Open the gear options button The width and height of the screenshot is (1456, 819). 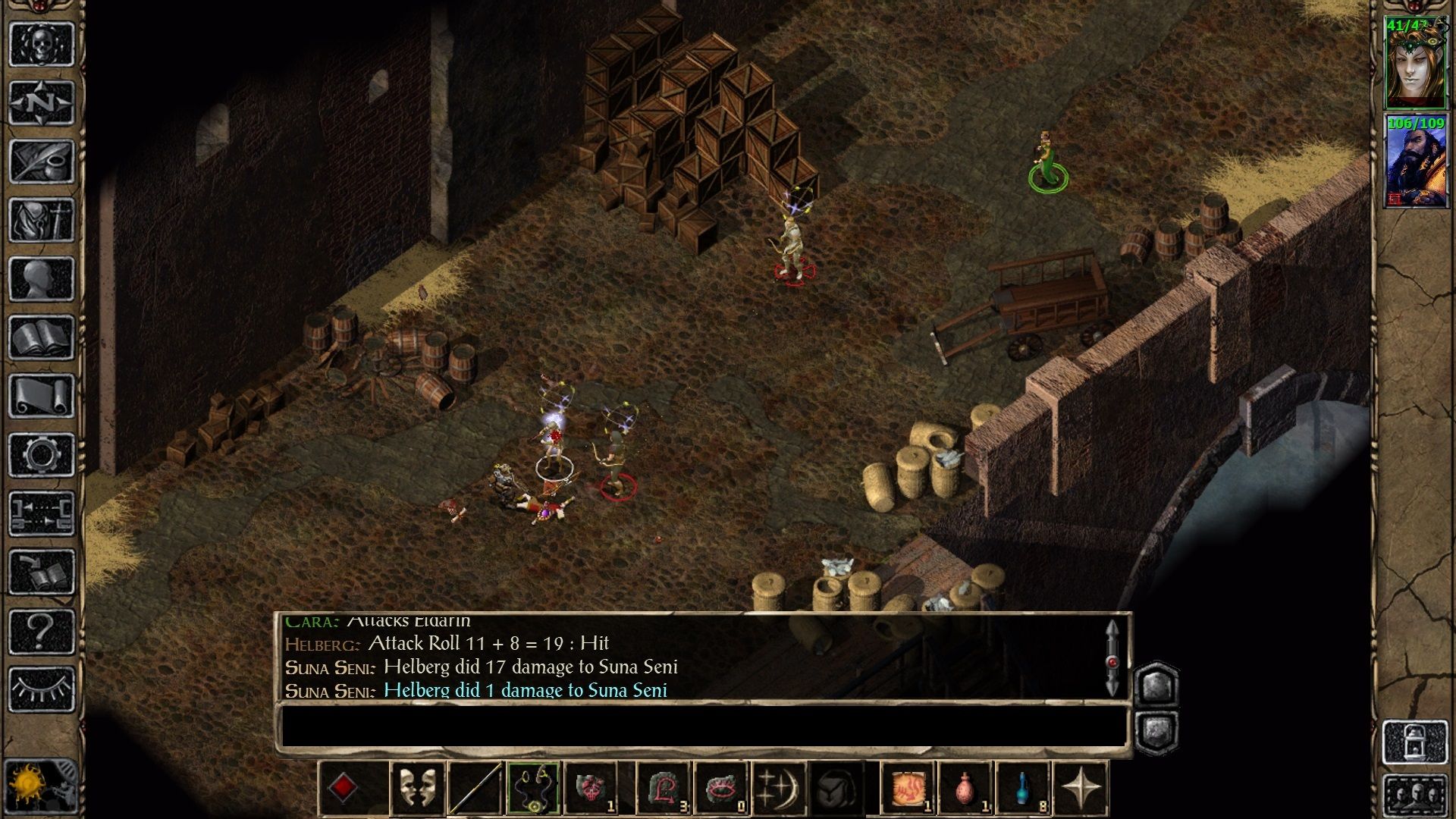42,455
